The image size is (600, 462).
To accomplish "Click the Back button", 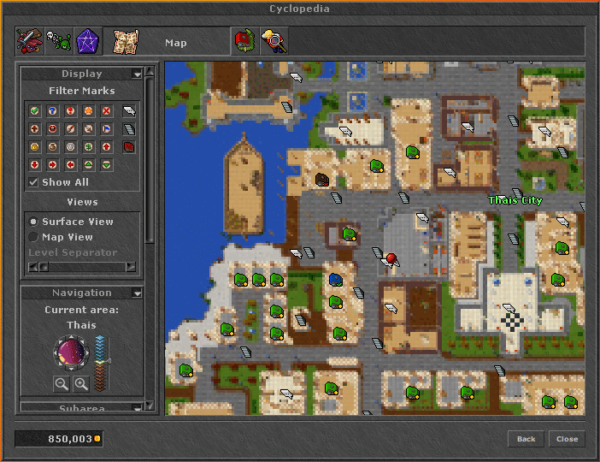I will [x=526, y=439].
